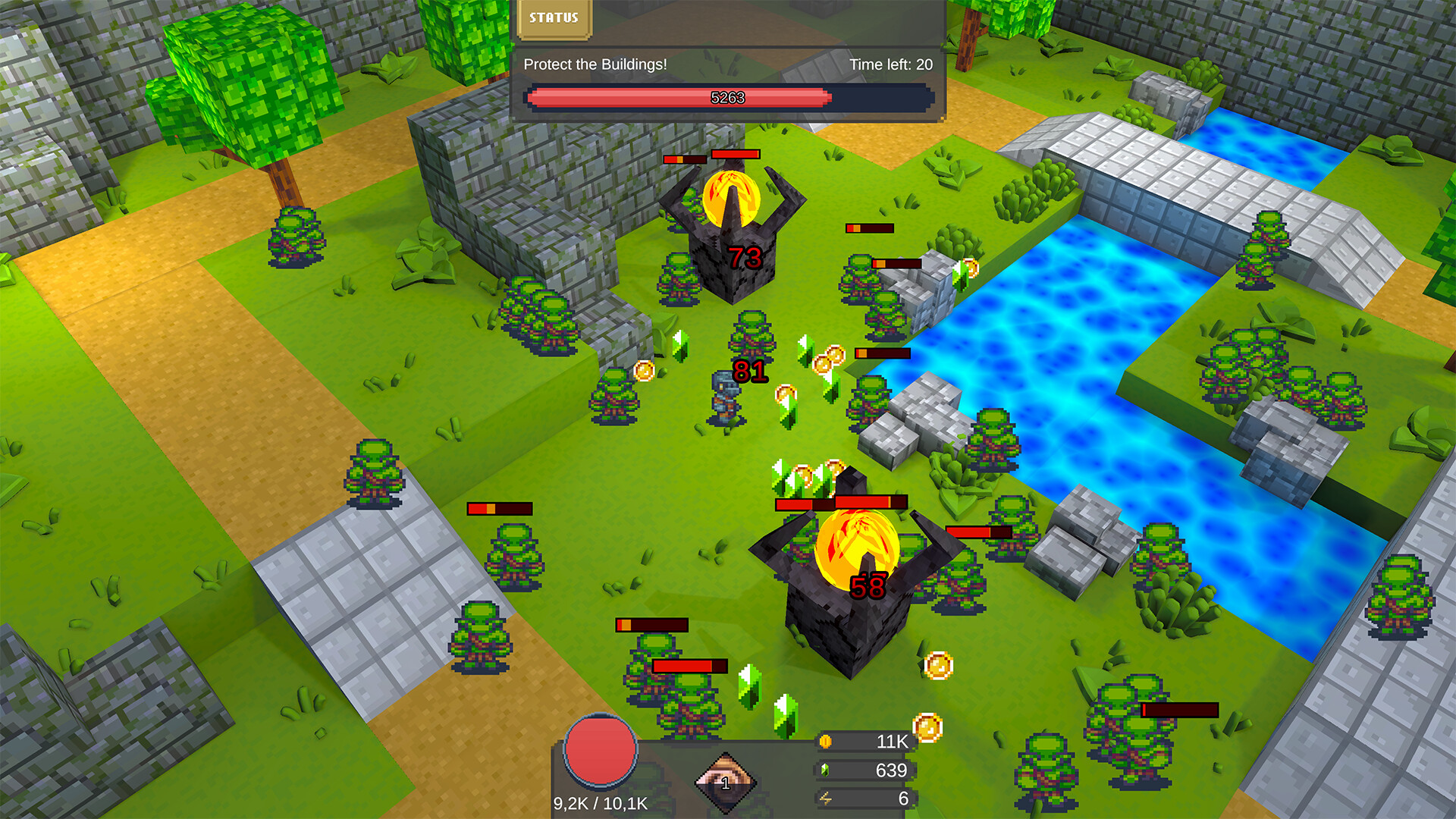Click the energy counter showing 6
The image size is (1456, 819).
(x=902, y=799)
